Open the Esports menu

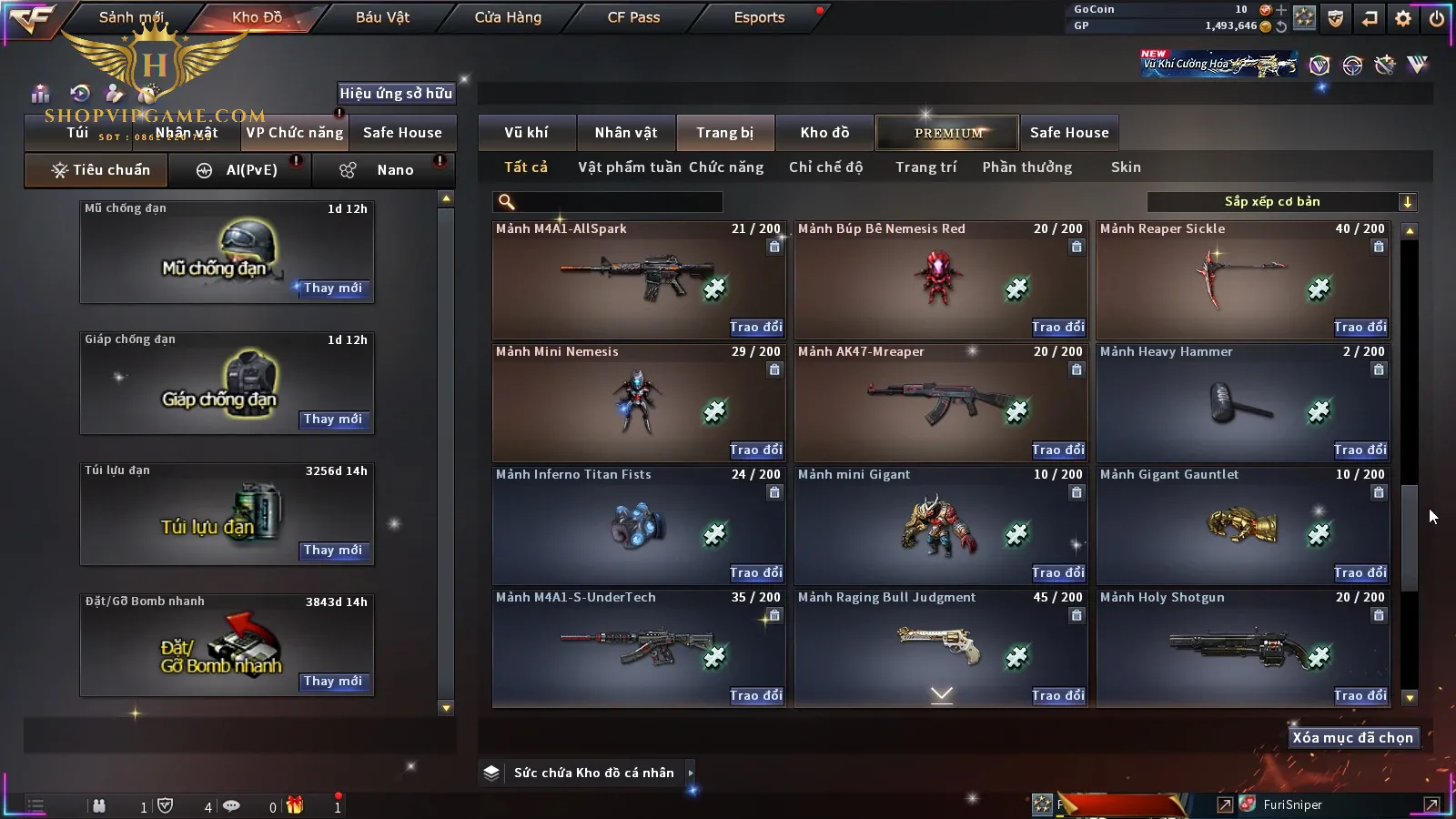pos(759,17)
